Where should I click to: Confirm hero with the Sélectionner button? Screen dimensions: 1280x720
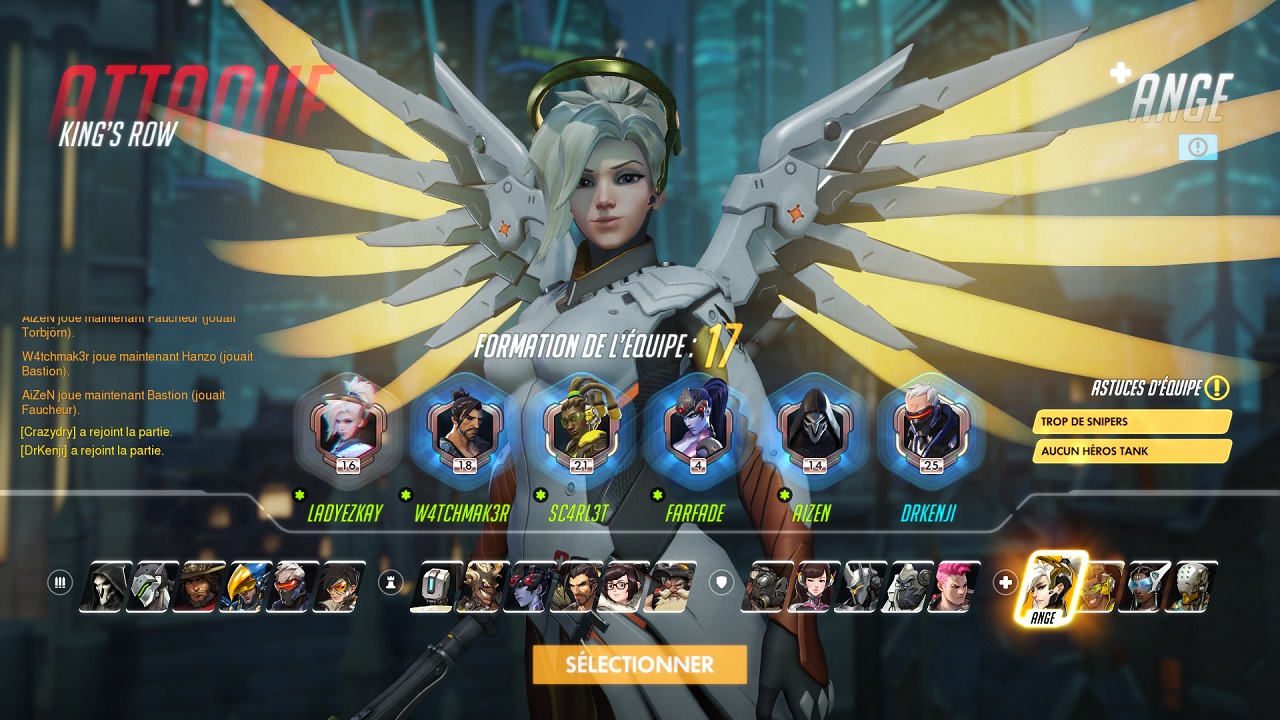639,665
